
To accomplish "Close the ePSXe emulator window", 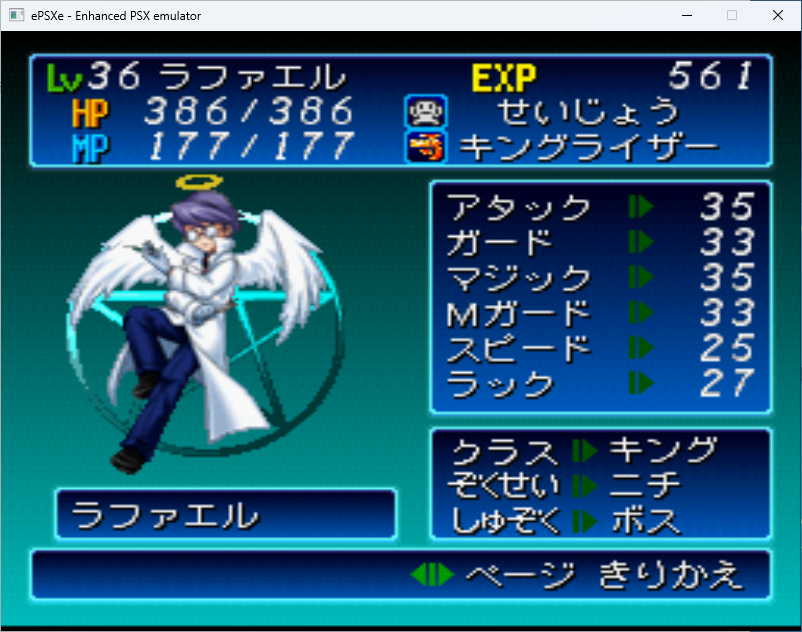I will pyautogui.click(x=778, y=15).
